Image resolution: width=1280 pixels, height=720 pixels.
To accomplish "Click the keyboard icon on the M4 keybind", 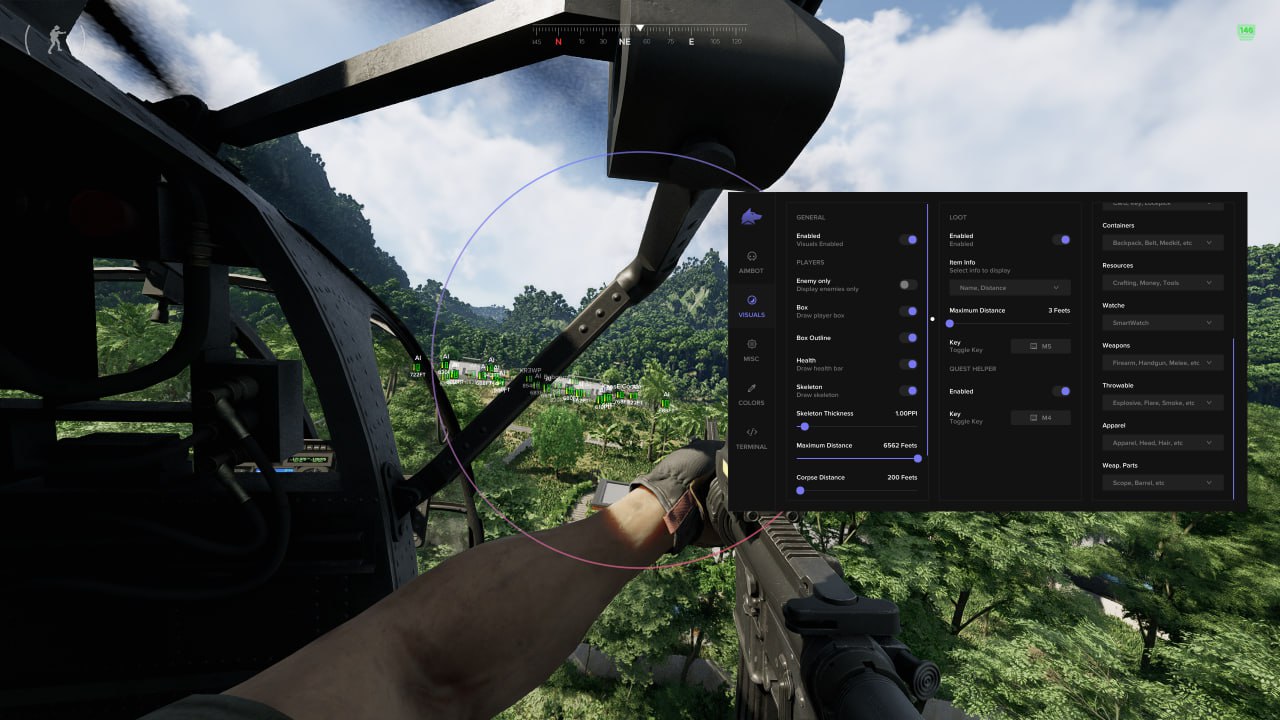I will (x=1032, y=417).
